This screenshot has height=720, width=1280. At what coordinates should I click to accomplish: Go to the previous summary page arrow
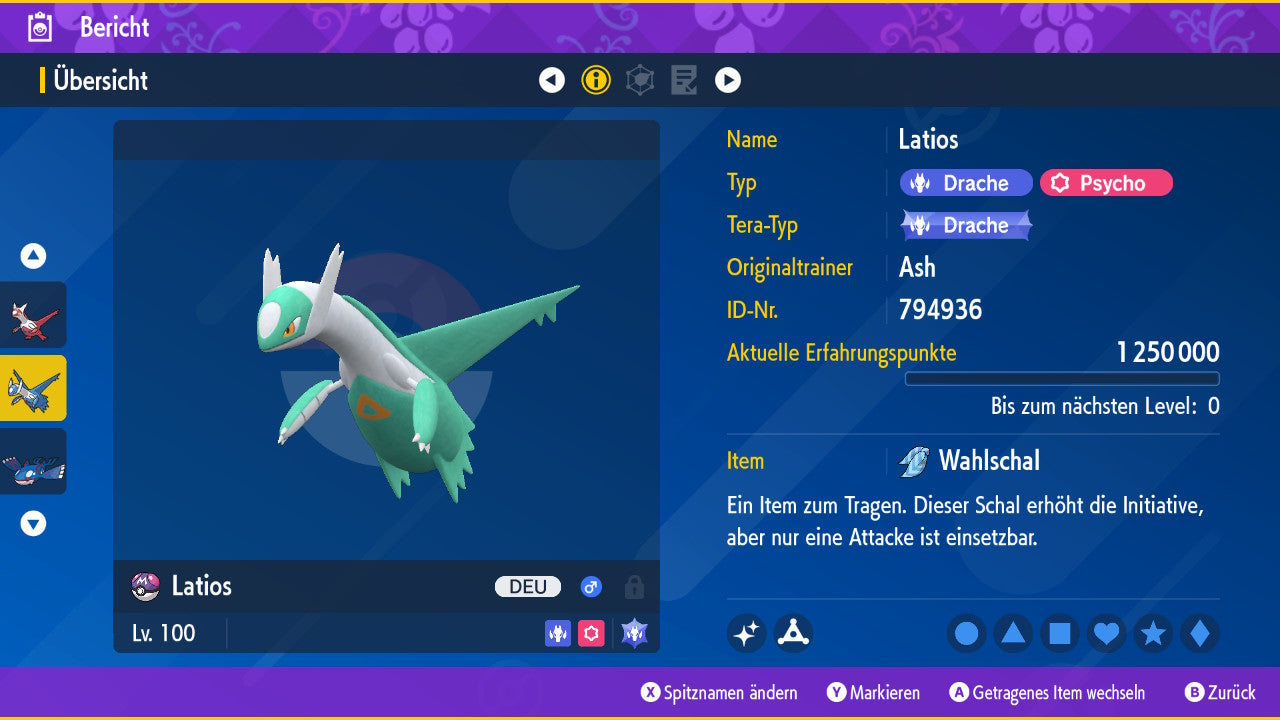[x=552, y=80]
